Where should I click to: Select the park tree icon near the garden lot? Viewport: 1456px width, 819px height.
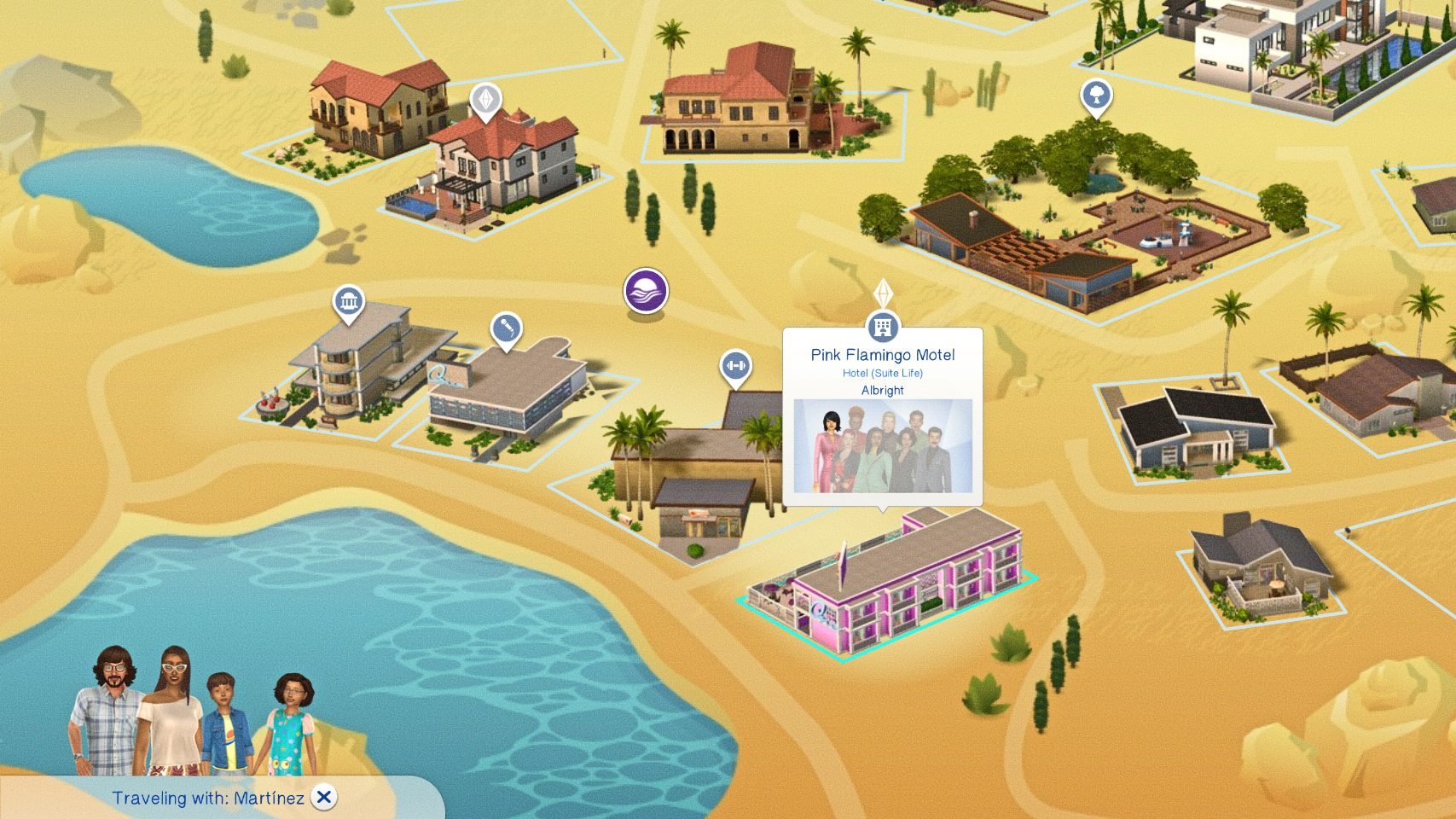[1098, 96]
